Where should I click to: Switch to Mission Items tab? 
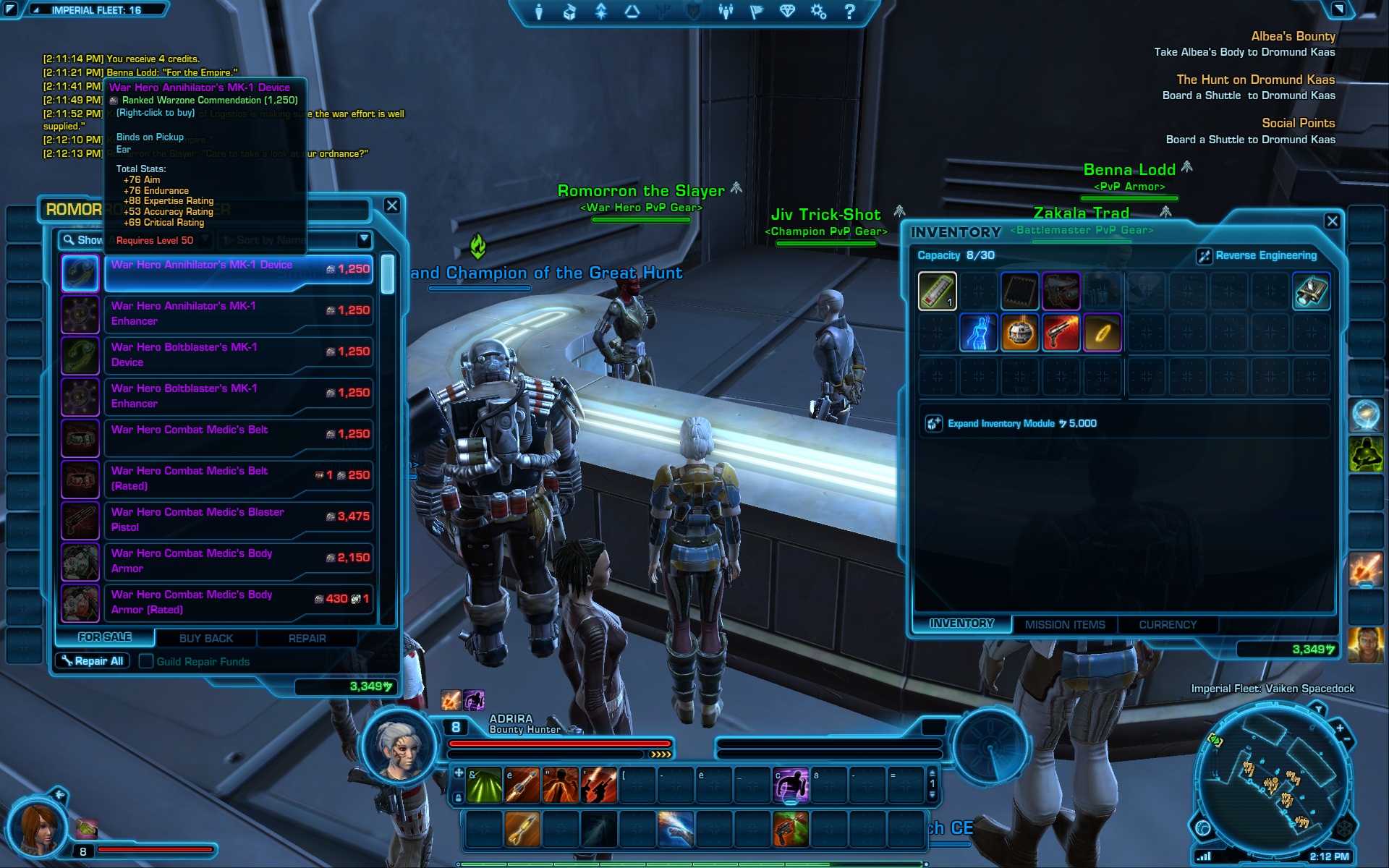click(x=1064, y=624)
